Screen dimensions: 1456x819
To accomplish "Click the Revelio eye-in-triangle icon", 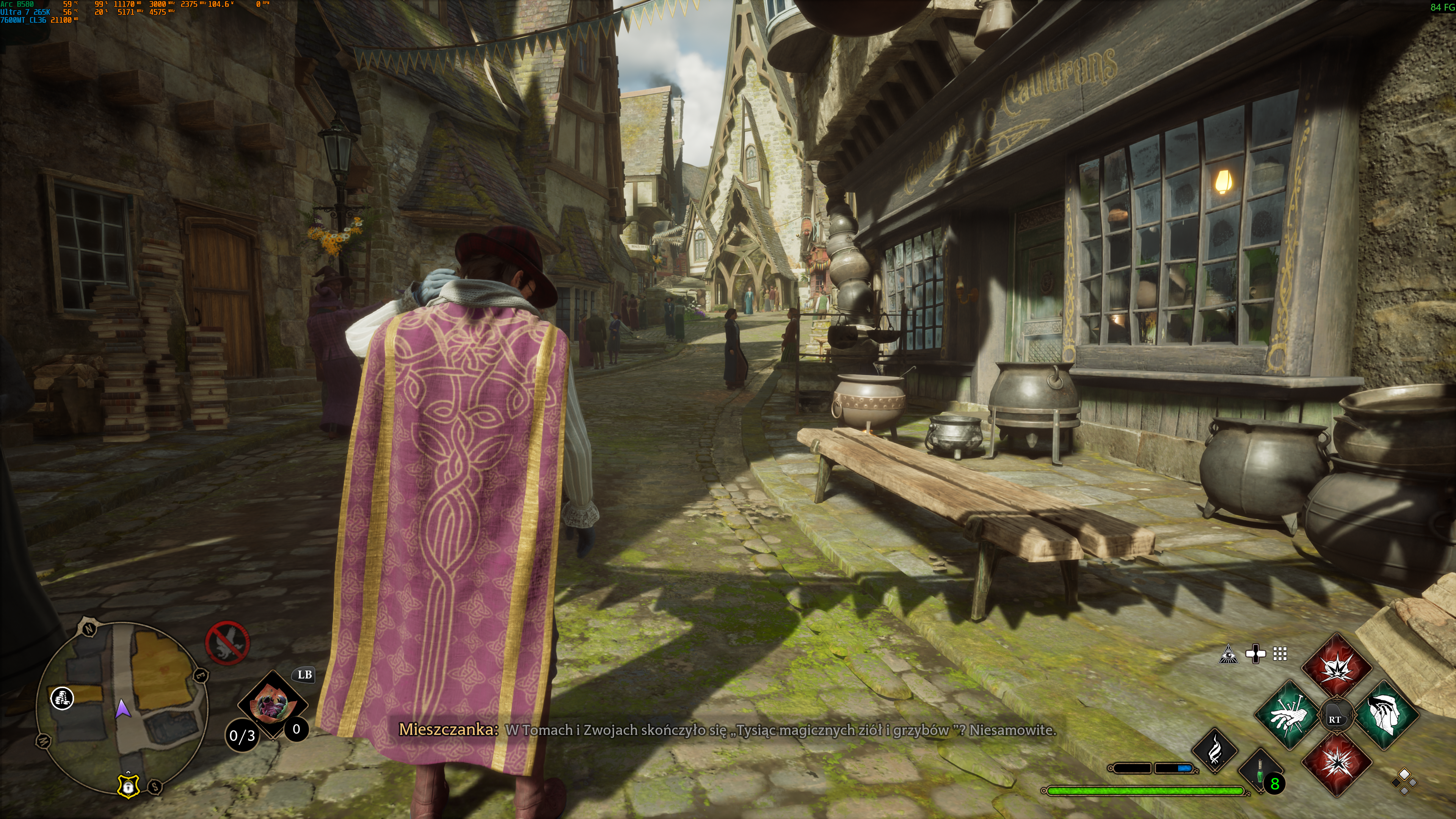I will coord(1228,654).
